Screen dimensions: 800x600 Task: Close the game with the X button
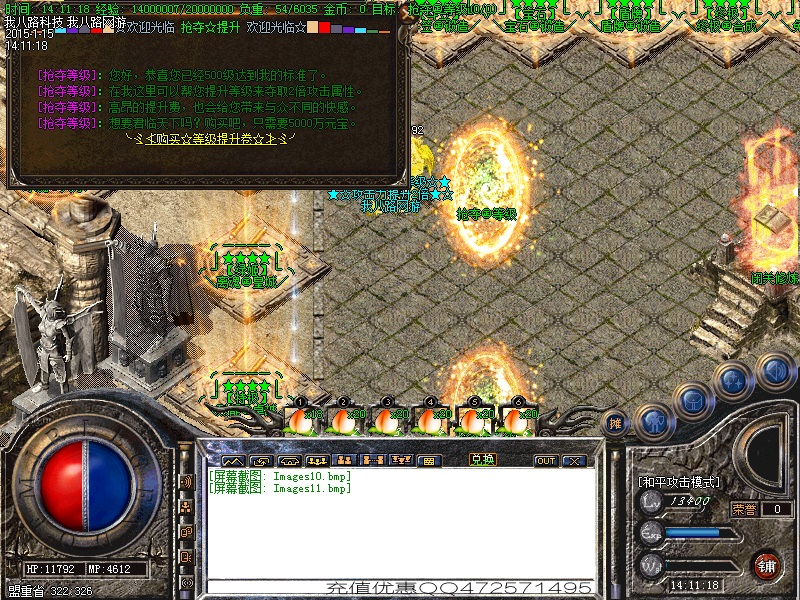[574, 461]
